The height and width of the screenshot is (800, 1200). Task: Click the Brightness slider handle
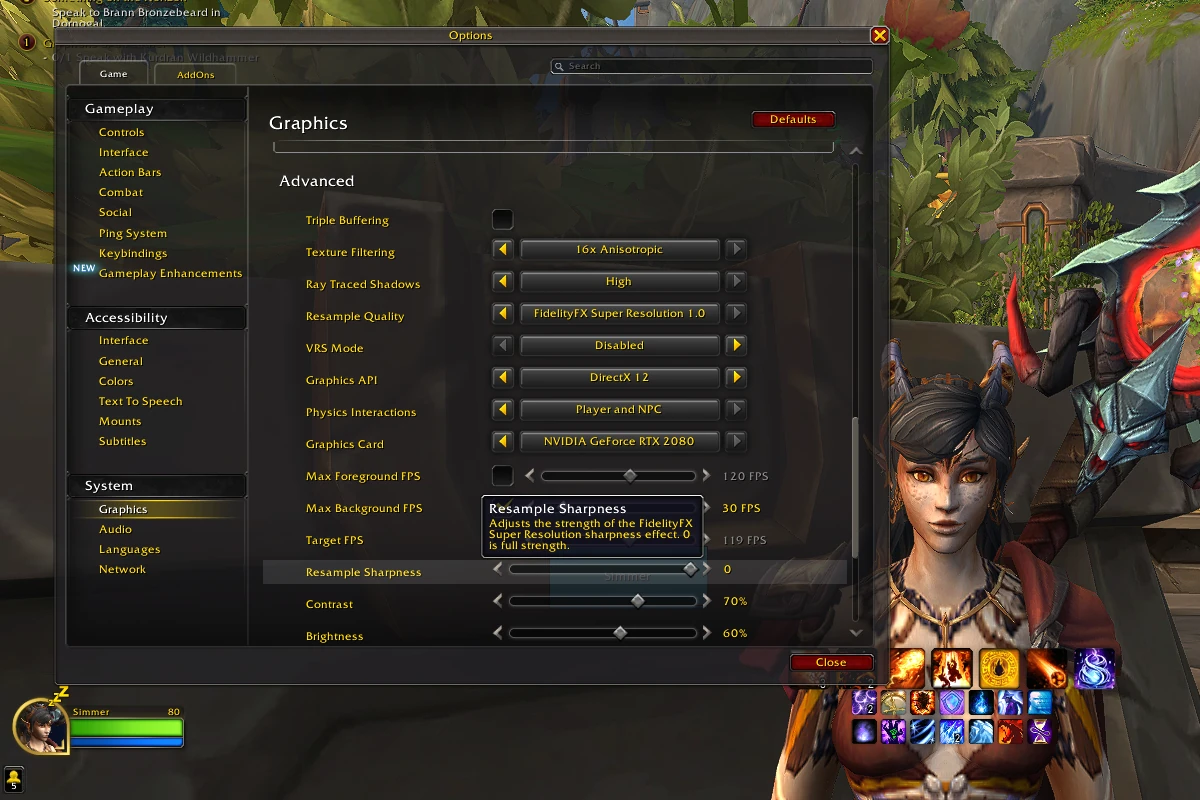[620, 634]
